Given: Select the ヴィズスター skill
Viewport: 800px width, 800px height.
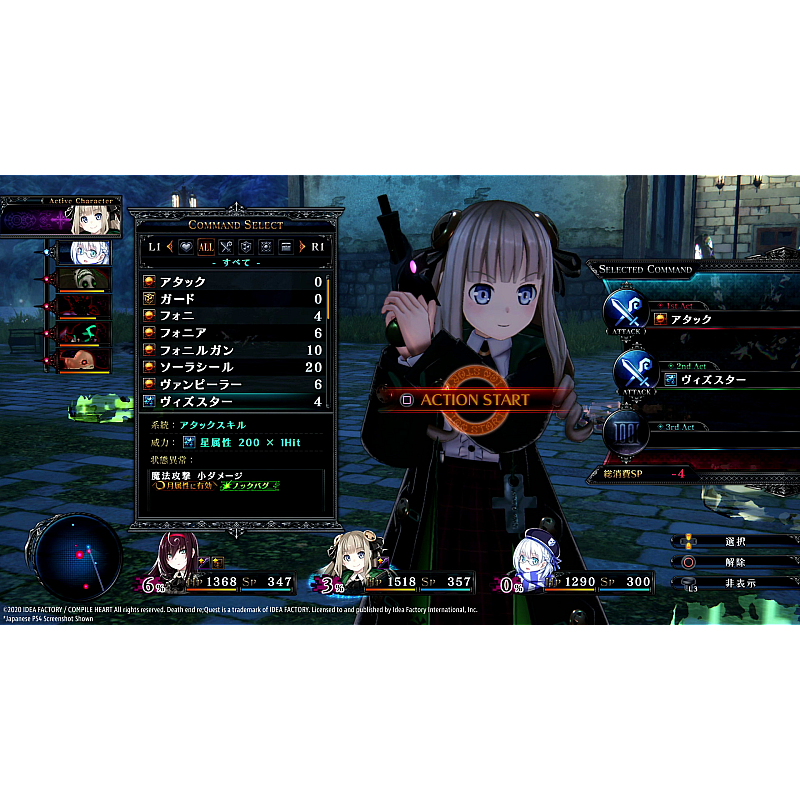Looking at the screenshot, I should click(x=232, y=401).
